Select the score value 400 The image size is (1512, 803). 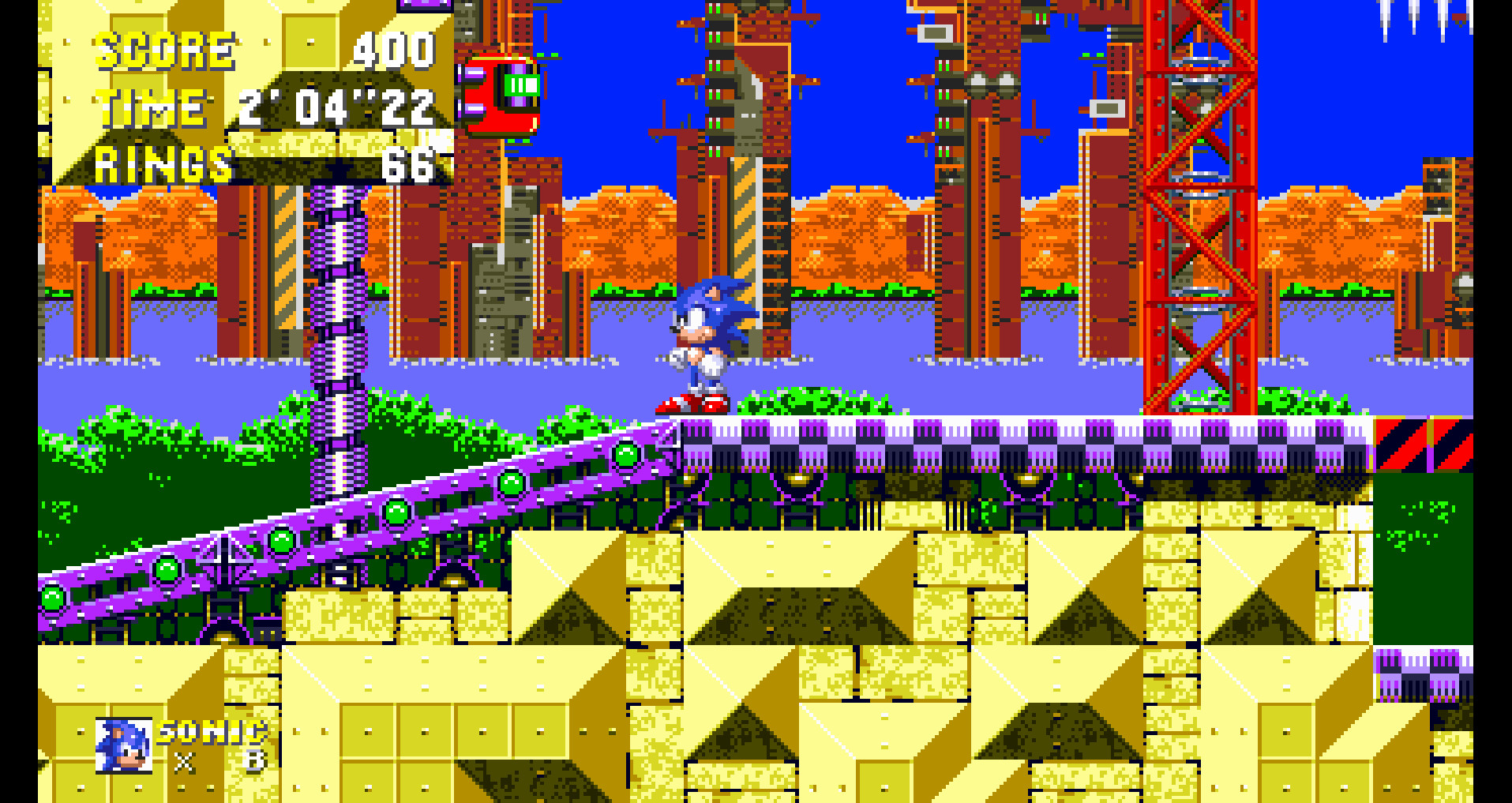coord(399,49)
